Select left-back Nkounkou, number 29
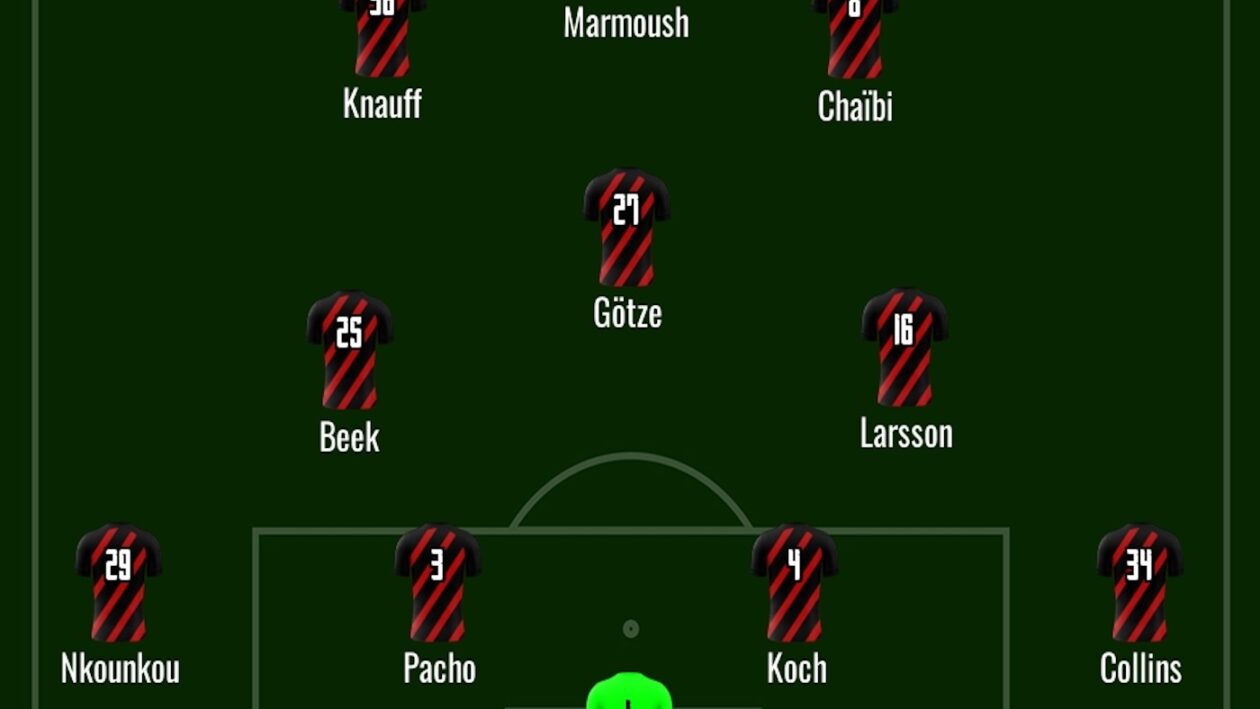Viewport: 1260px width, 709px height. (119, 582)
